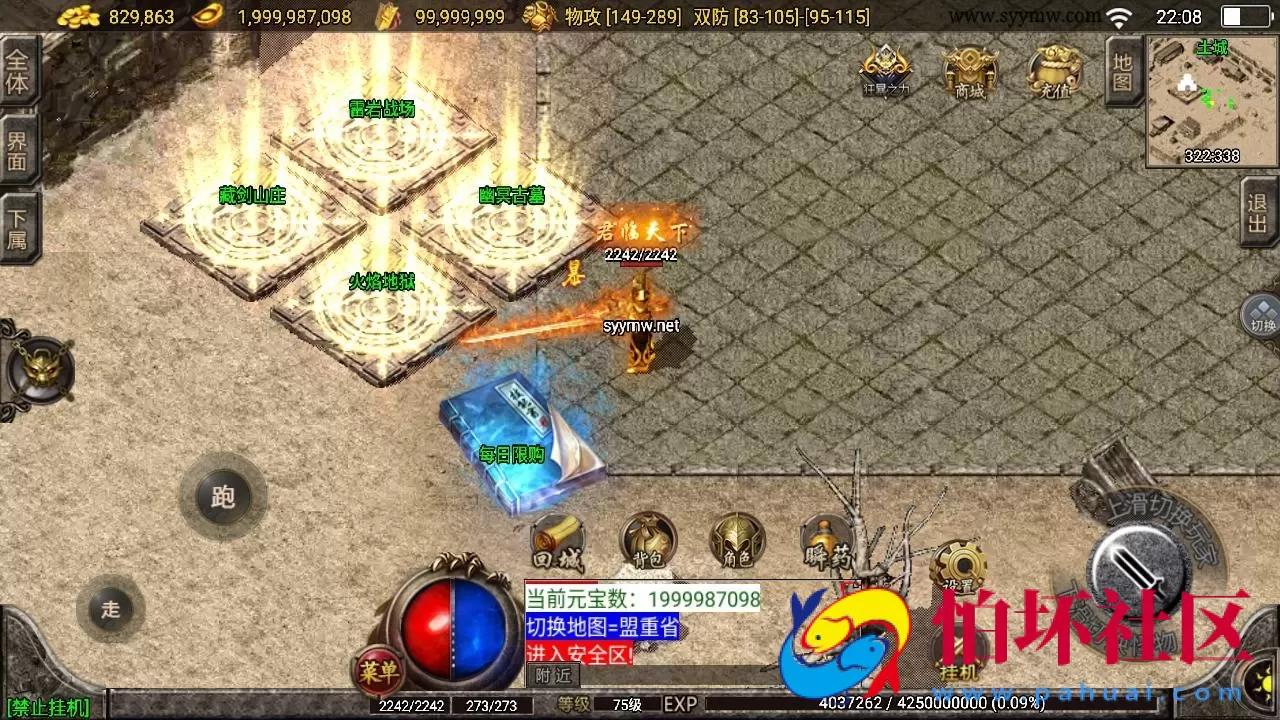
Task: Switch to 走 walking mode
Action: click(x=110, y=609)
